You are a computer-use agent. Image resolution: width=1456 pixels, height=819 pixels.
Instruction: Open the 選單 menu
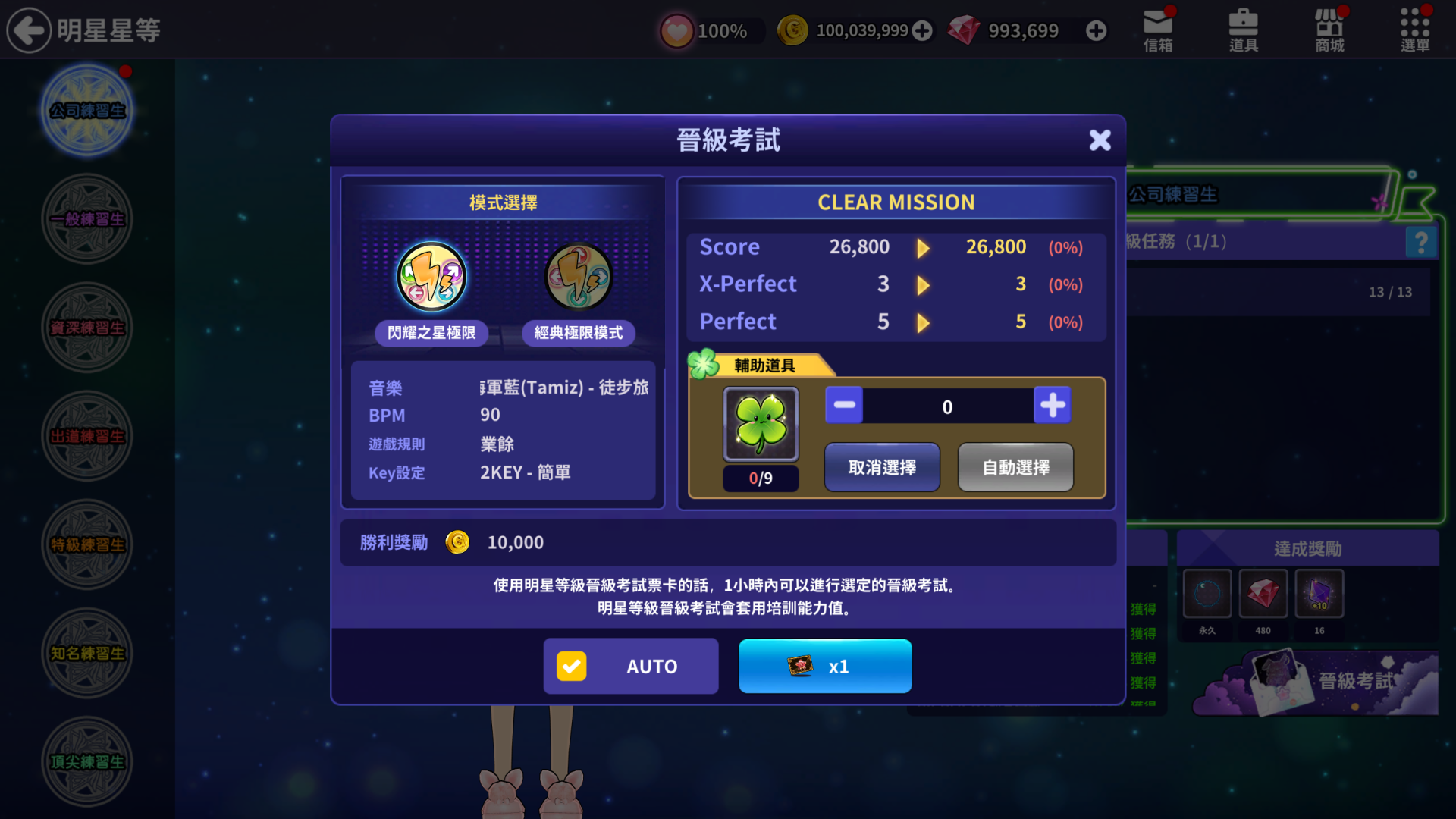coord(1415,30)
